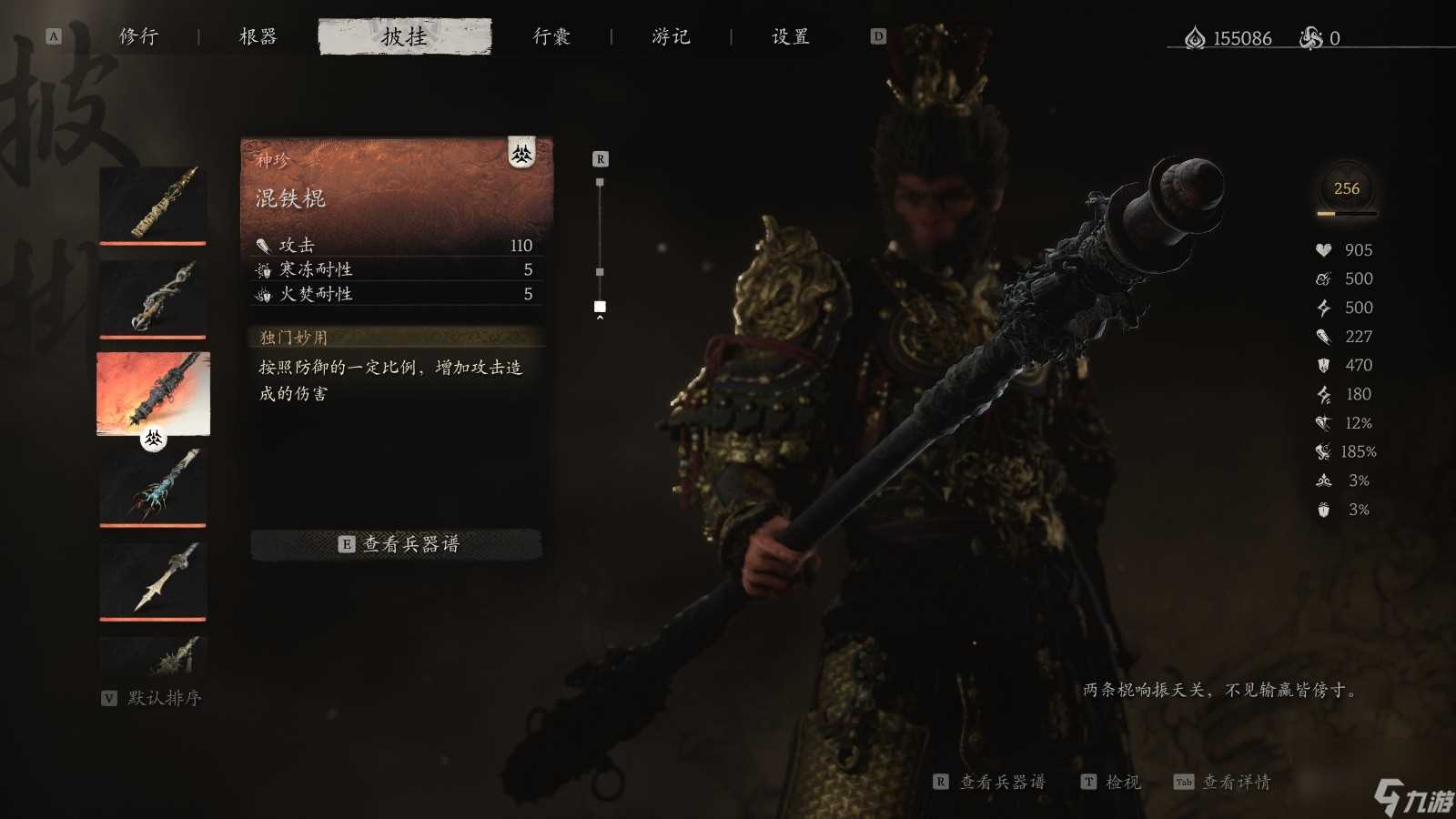Select the 披挂 equipment tab

(404, 36)
